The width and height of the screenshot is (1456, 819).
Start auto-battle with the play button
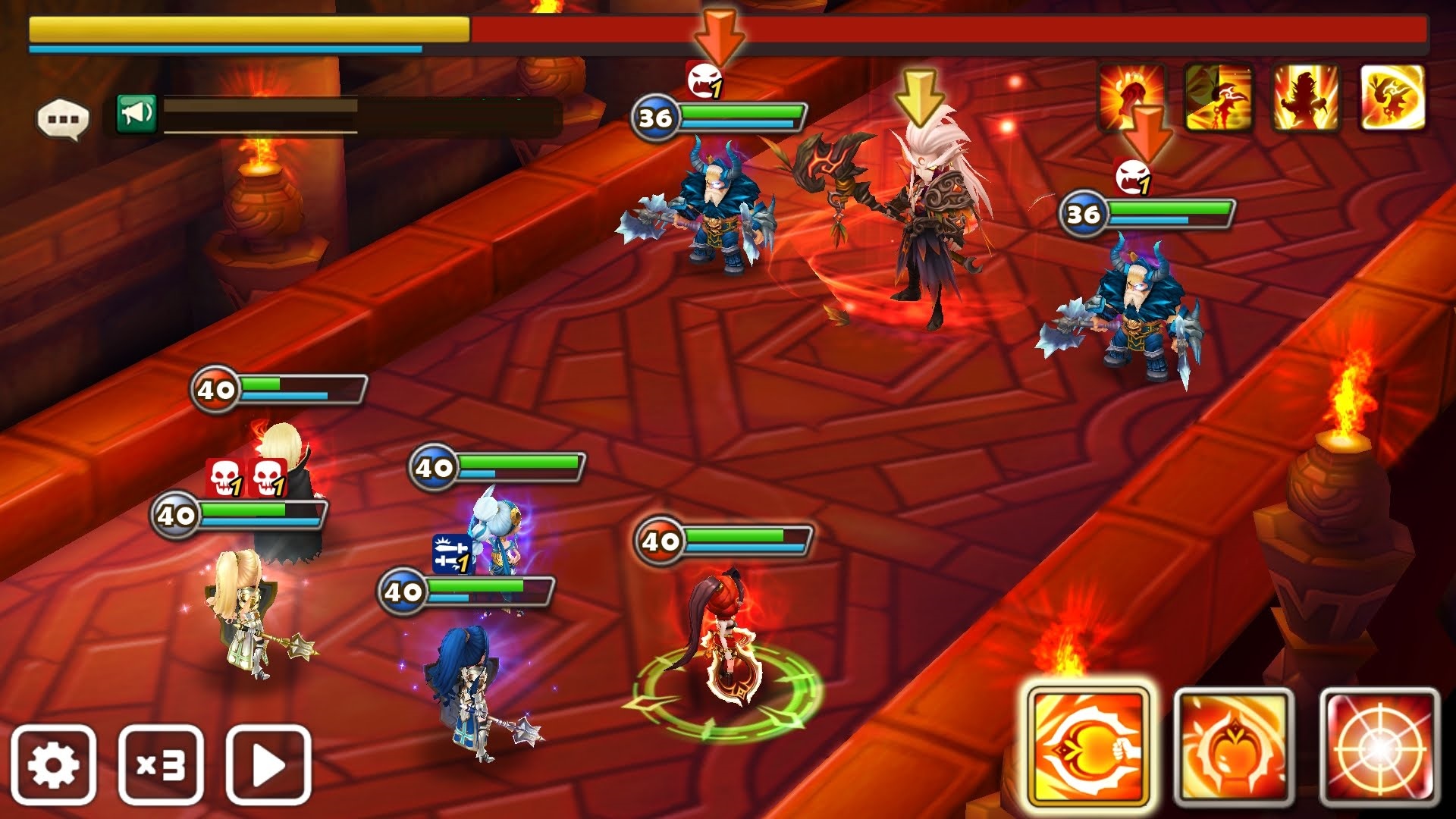click(268, 764)
